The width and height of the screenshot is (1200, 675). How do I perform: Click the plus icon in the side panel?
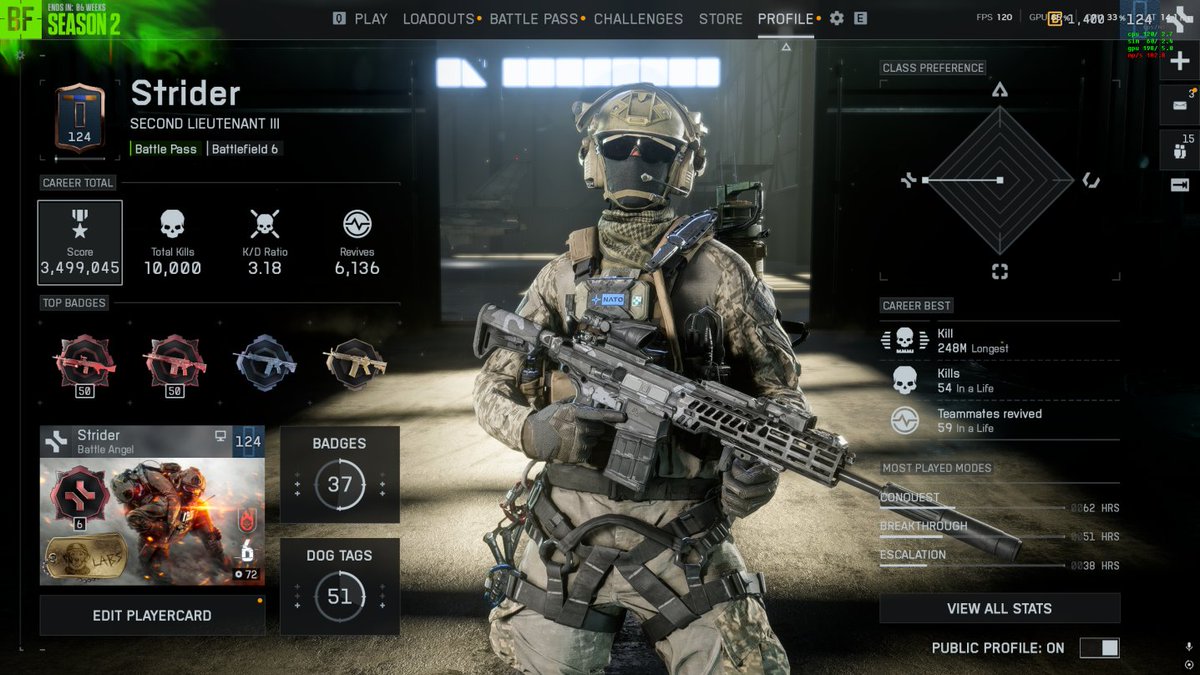[x=1179, y=62]
